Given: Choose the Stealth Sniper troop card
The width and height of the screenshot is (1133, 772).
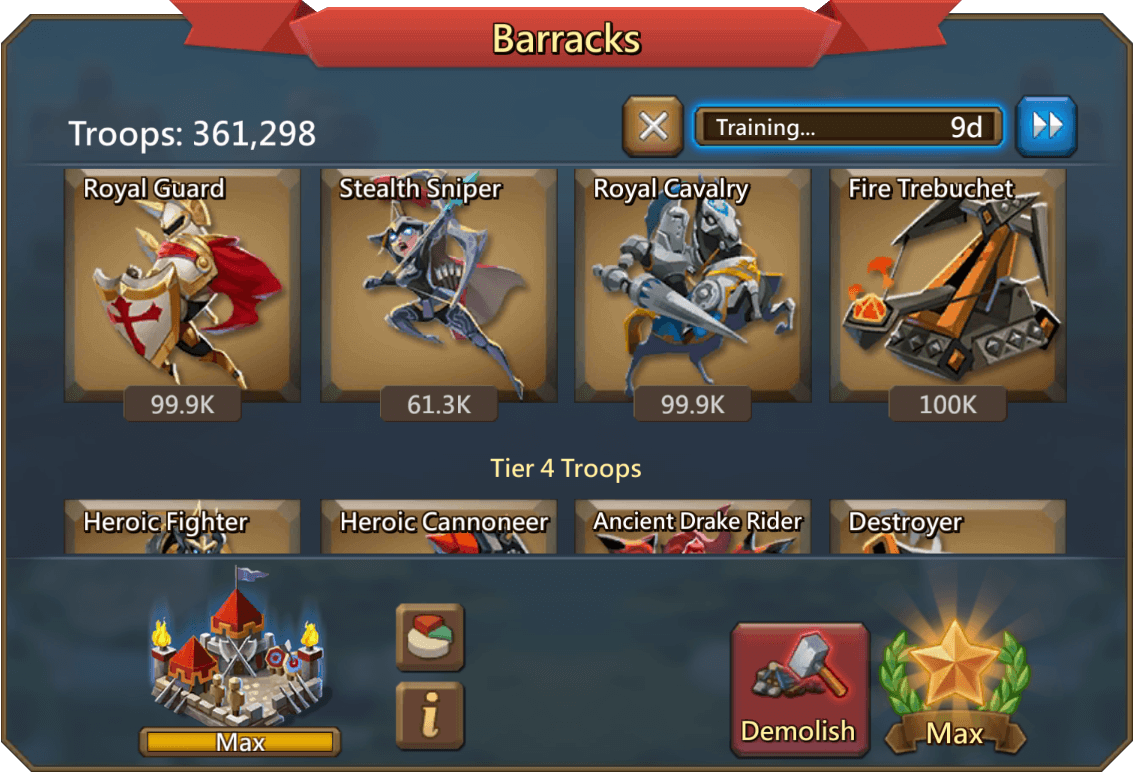Looking at the screenshot, I should (x=439, y=286).
